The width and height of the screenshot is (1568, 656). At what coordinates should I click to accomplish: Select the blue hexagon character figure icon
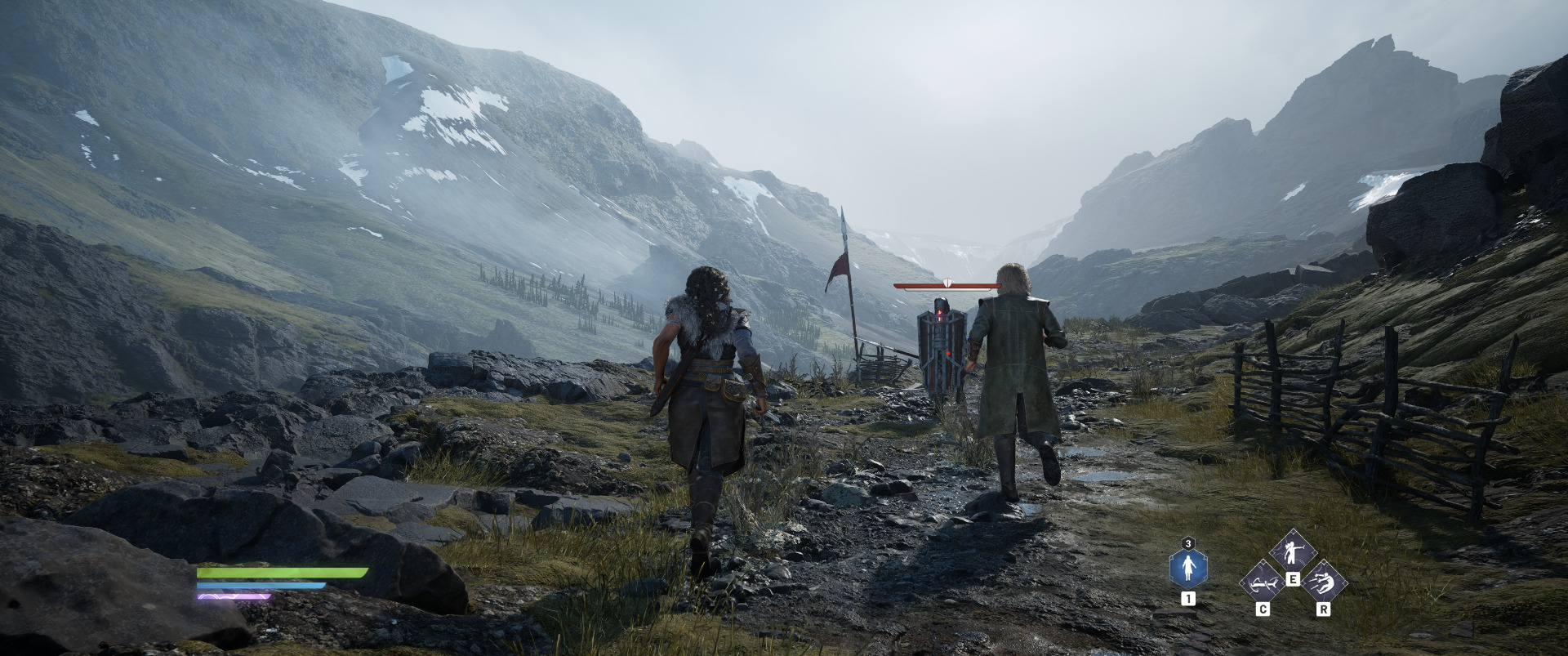click(x=1188, y=567)
